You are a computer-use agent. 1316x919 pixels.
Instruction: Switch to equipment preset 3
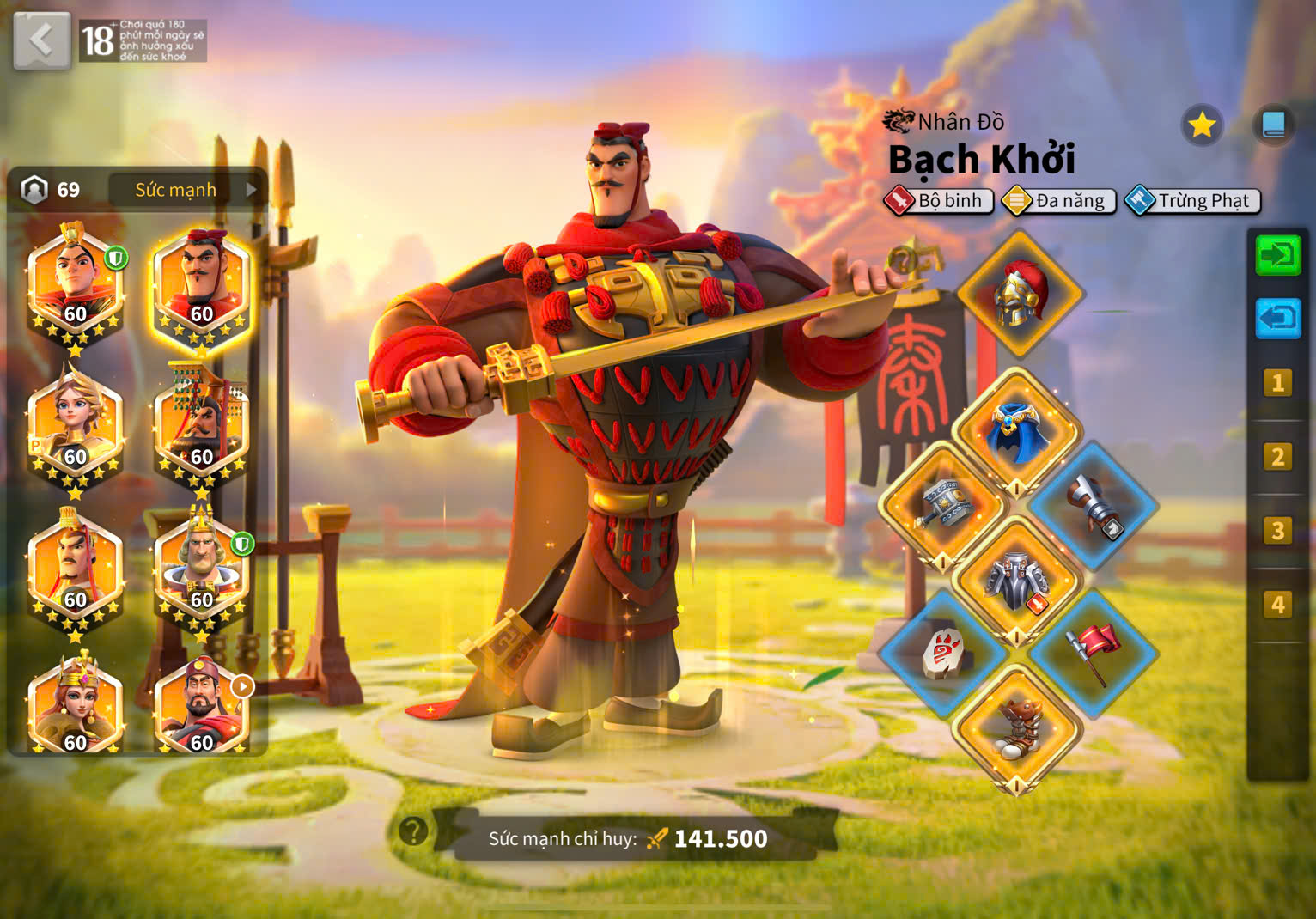click(1277, 531)
